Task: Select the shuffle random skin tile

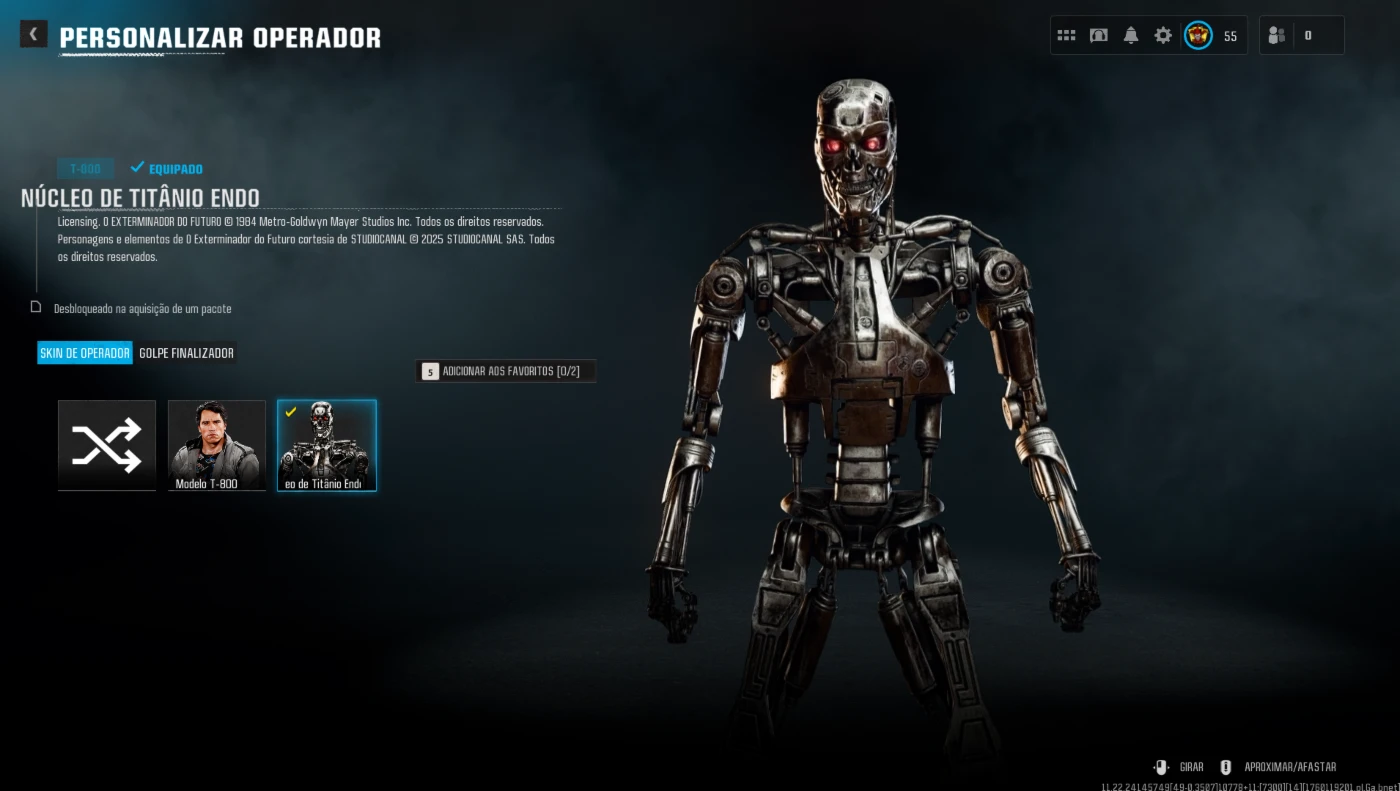Action: pyautogui.click(x=107, y=445)
